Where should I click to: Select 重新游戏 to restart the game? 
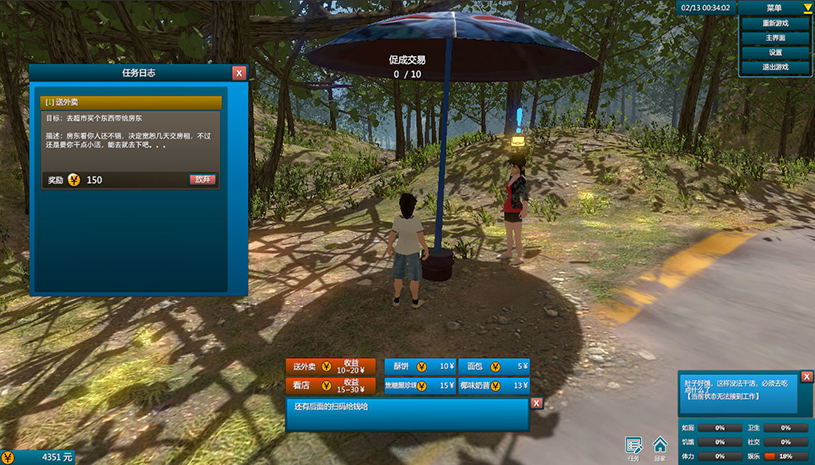pos(776,23)
